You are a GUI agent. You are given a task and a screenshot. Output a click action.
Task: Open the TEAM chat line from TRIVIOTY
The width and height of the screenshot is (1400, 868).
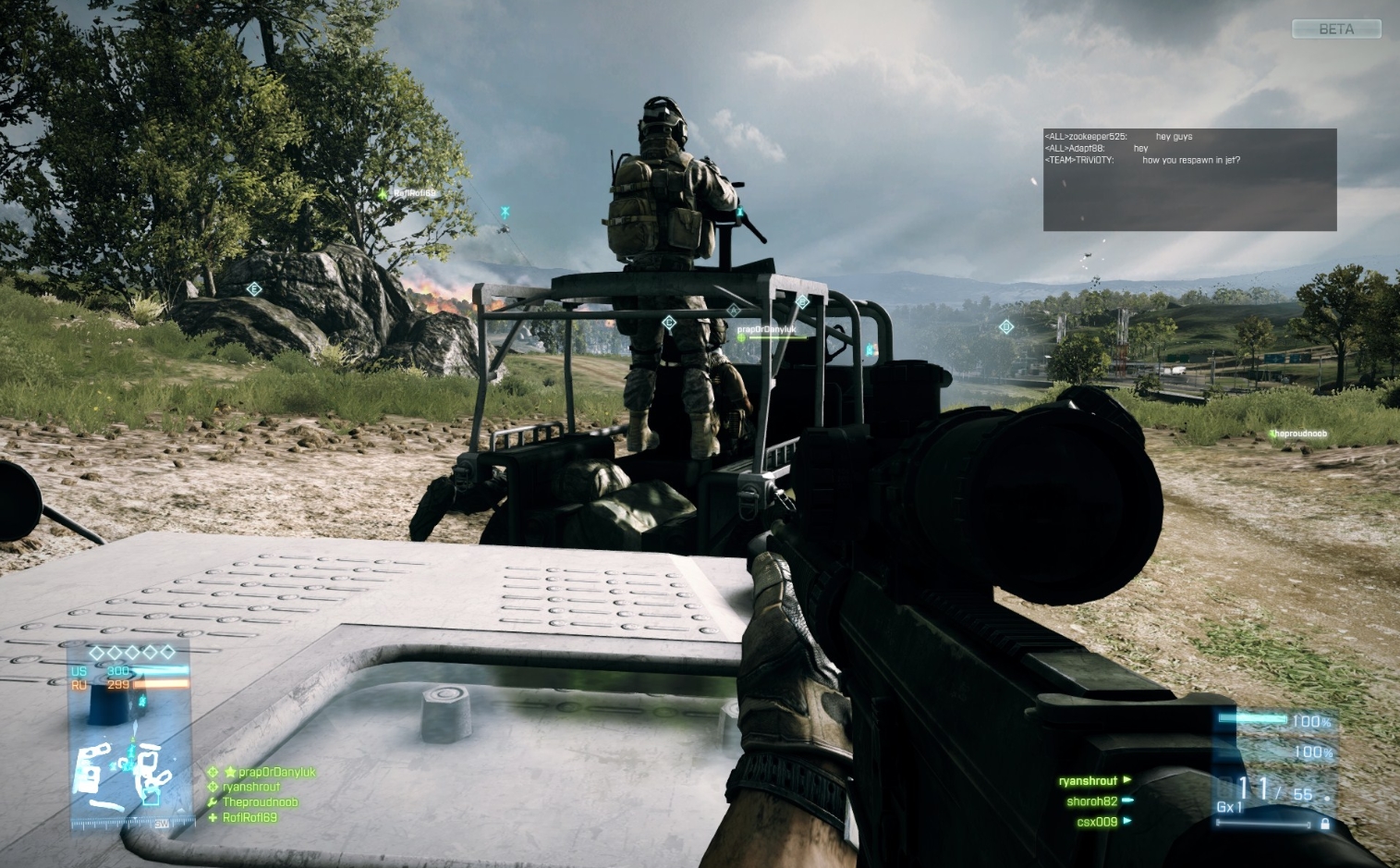click(x=1141, y=159)
